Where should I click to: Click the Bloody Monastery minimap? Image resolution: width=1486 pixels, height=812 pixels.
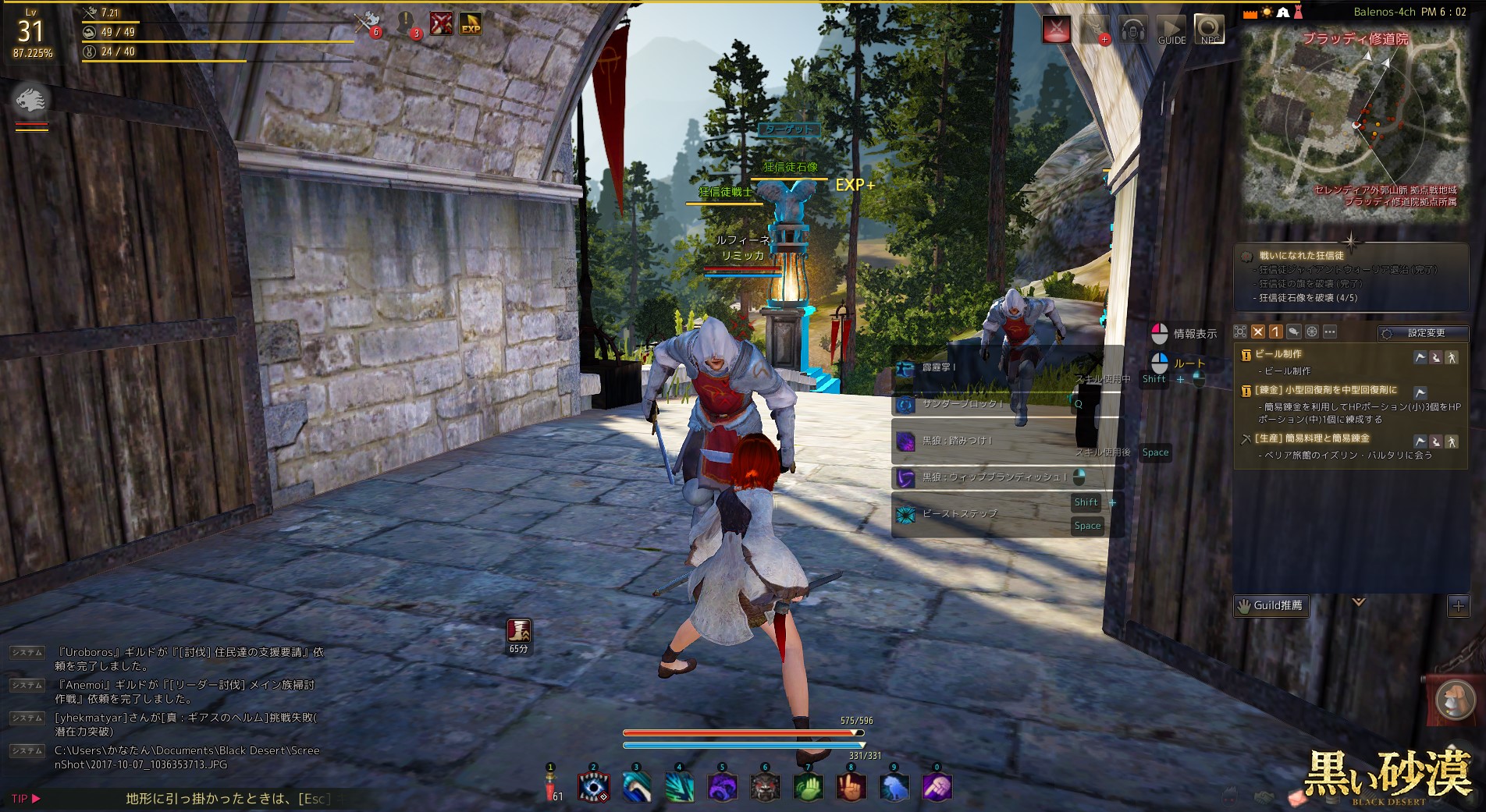[1355, 125]
